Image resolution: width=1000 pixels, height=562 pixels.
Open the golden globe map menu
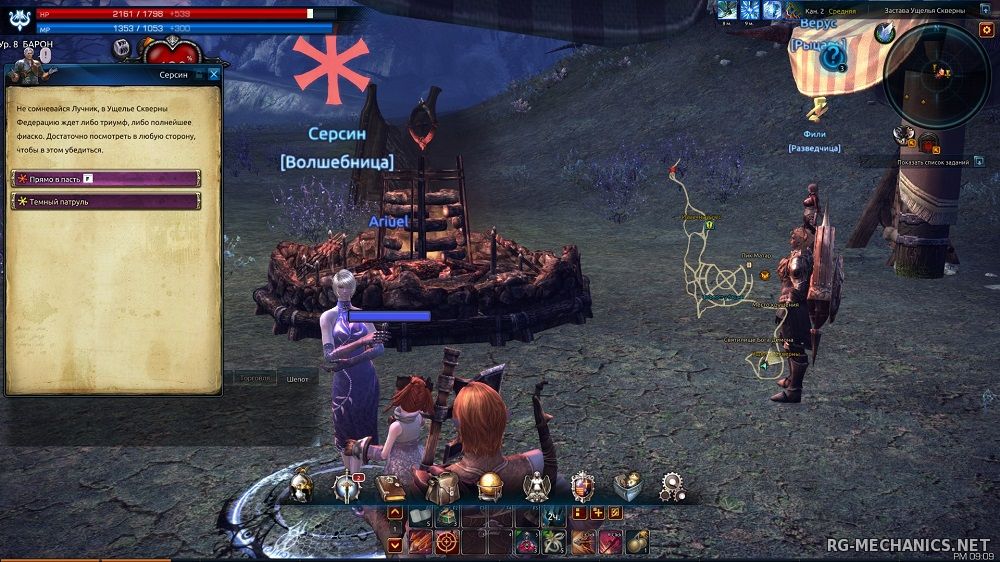[490, 487]
